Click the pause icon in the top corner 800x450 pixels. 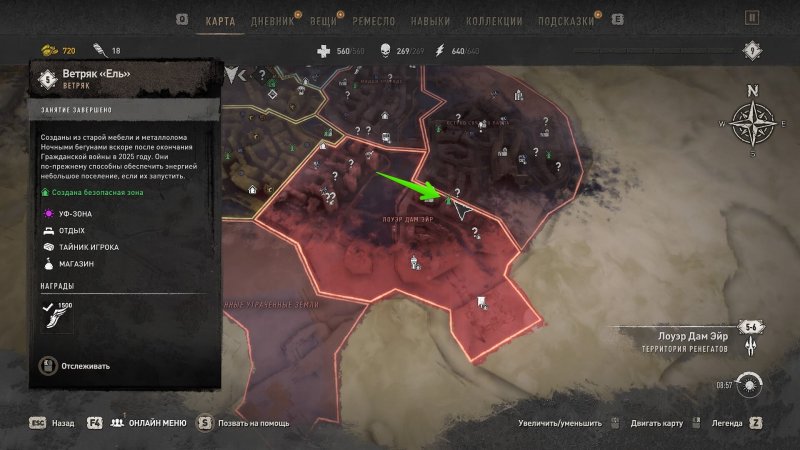coord(752,18)
